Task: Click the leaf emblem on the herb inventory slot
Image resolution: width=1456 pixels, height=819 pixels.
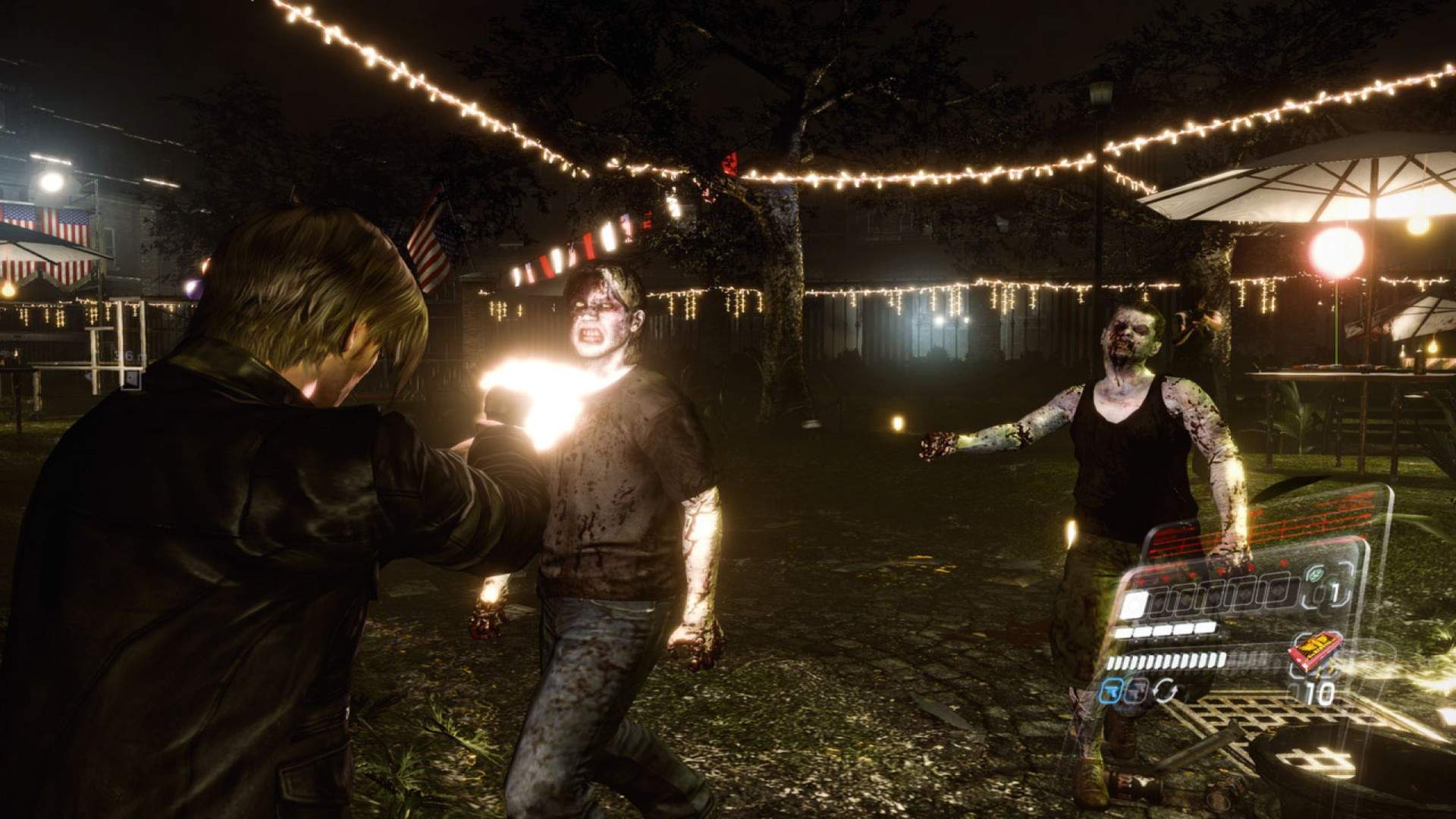Action: (1314, 573)
